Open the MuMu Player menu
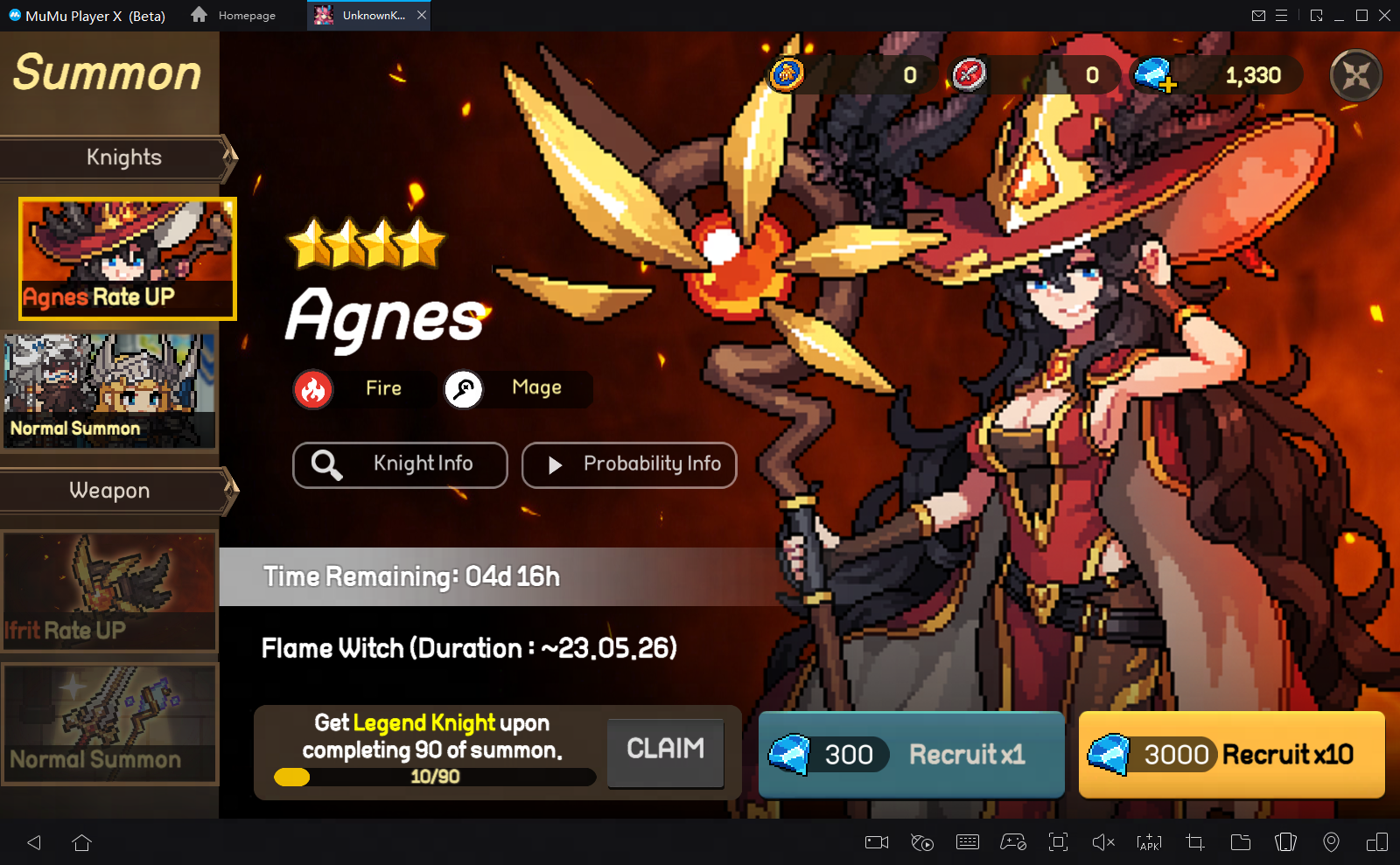Image resolution: width=1400 pixels, height=865 pixels. click(1283, 15)
